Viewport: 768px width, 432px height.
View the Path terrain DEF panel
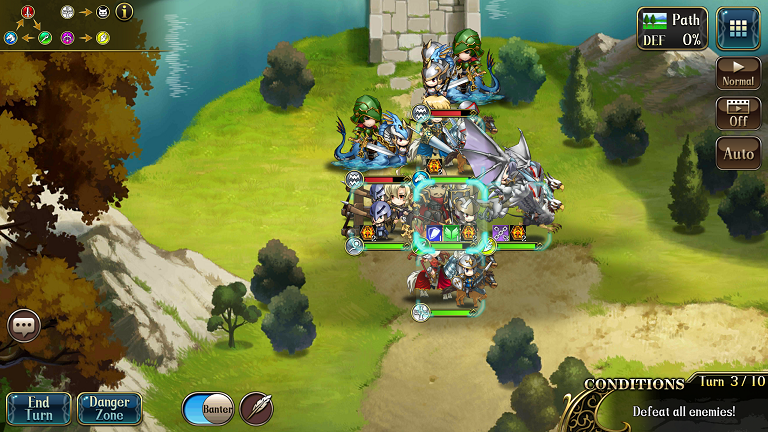(x=672, y=28)
